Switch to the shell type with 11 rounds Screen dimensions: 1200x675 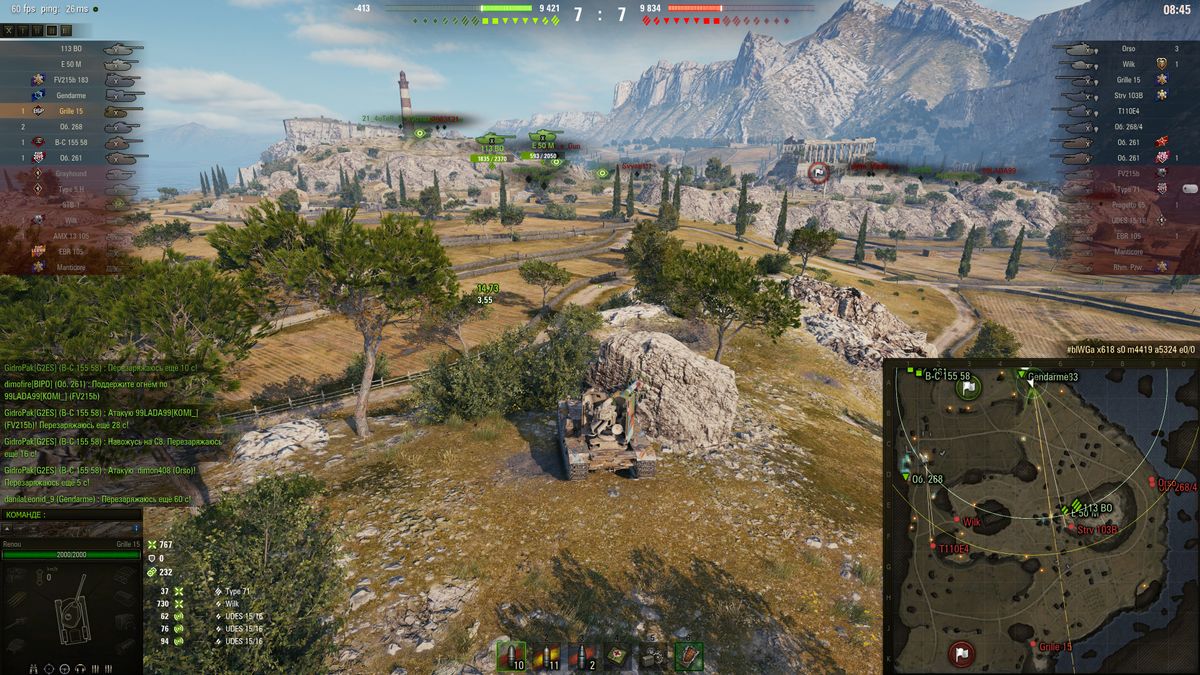[x=548, y=656]
